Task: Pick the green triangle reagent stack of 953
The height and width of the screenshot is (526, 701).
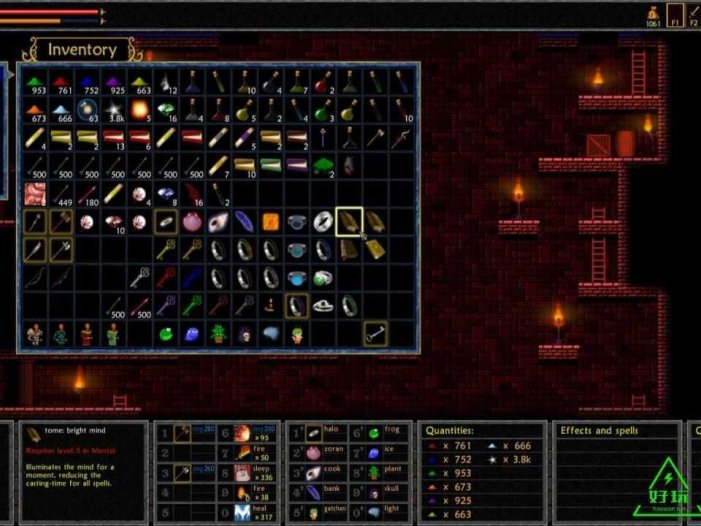Action: [x=35, y=82]
